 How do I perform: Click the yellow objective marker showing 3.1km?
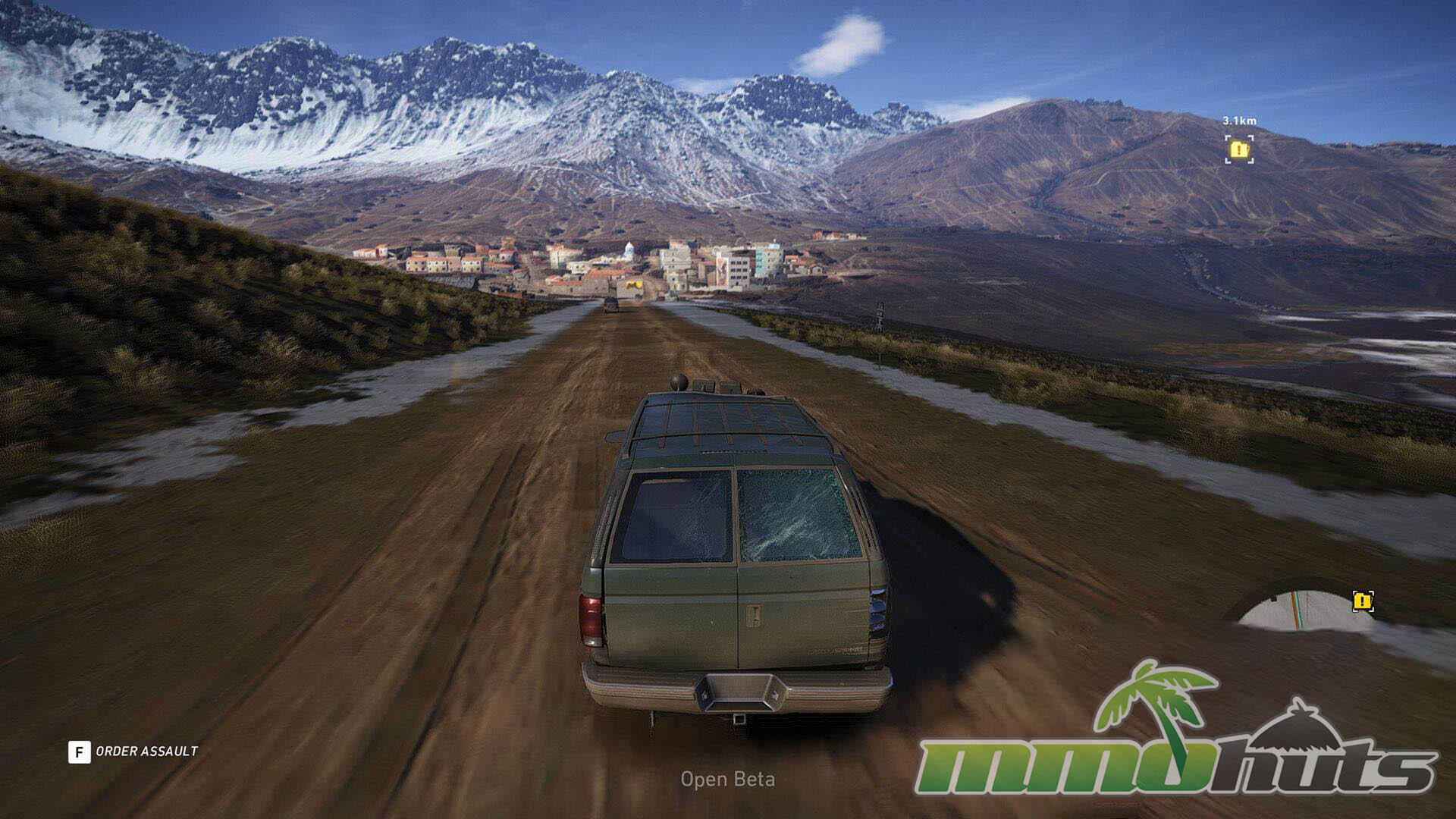pos(1238,149)
